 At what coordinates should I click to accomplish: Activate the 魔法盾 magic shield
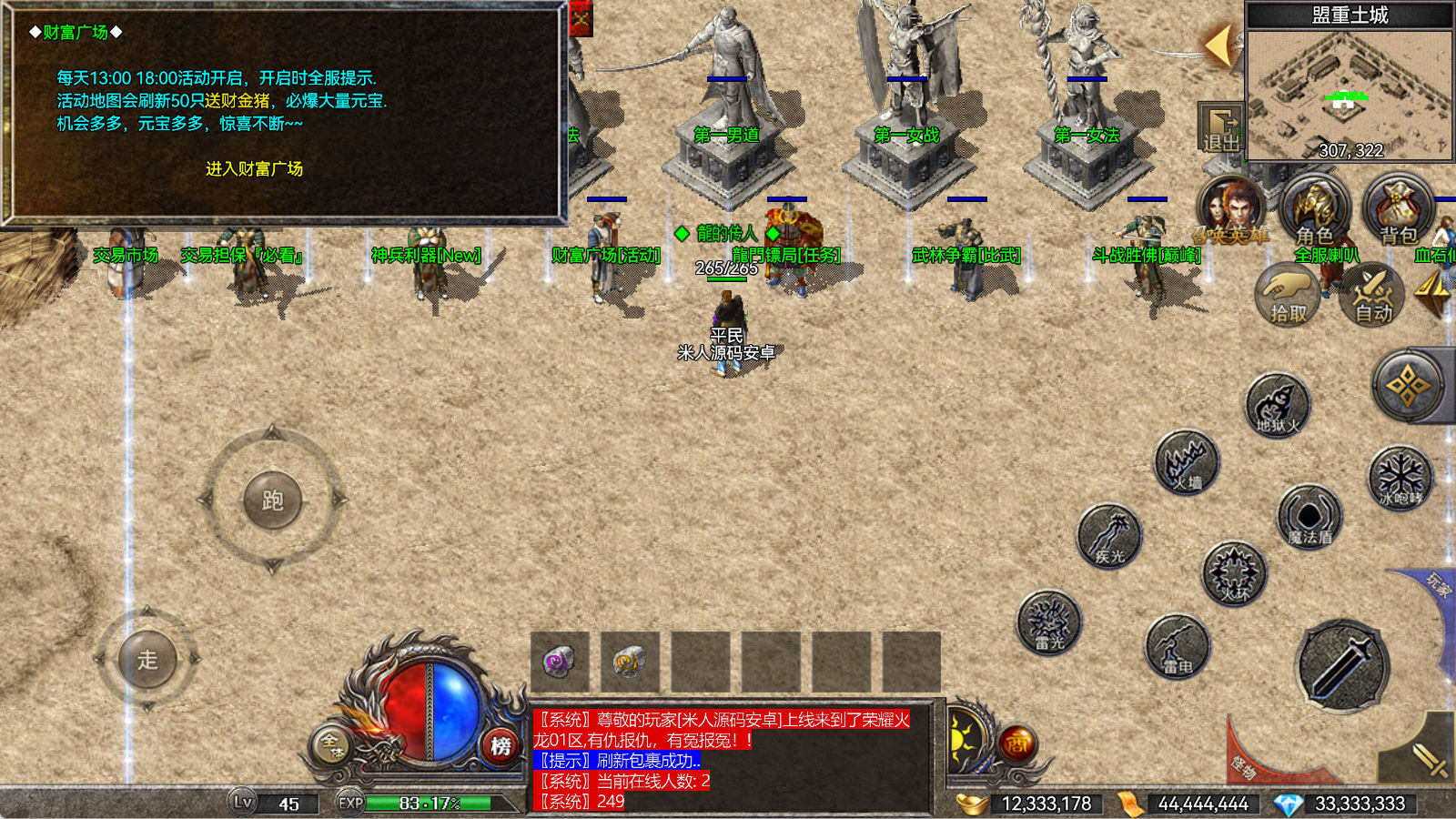pyautogui.click(x=1309, y=517)
